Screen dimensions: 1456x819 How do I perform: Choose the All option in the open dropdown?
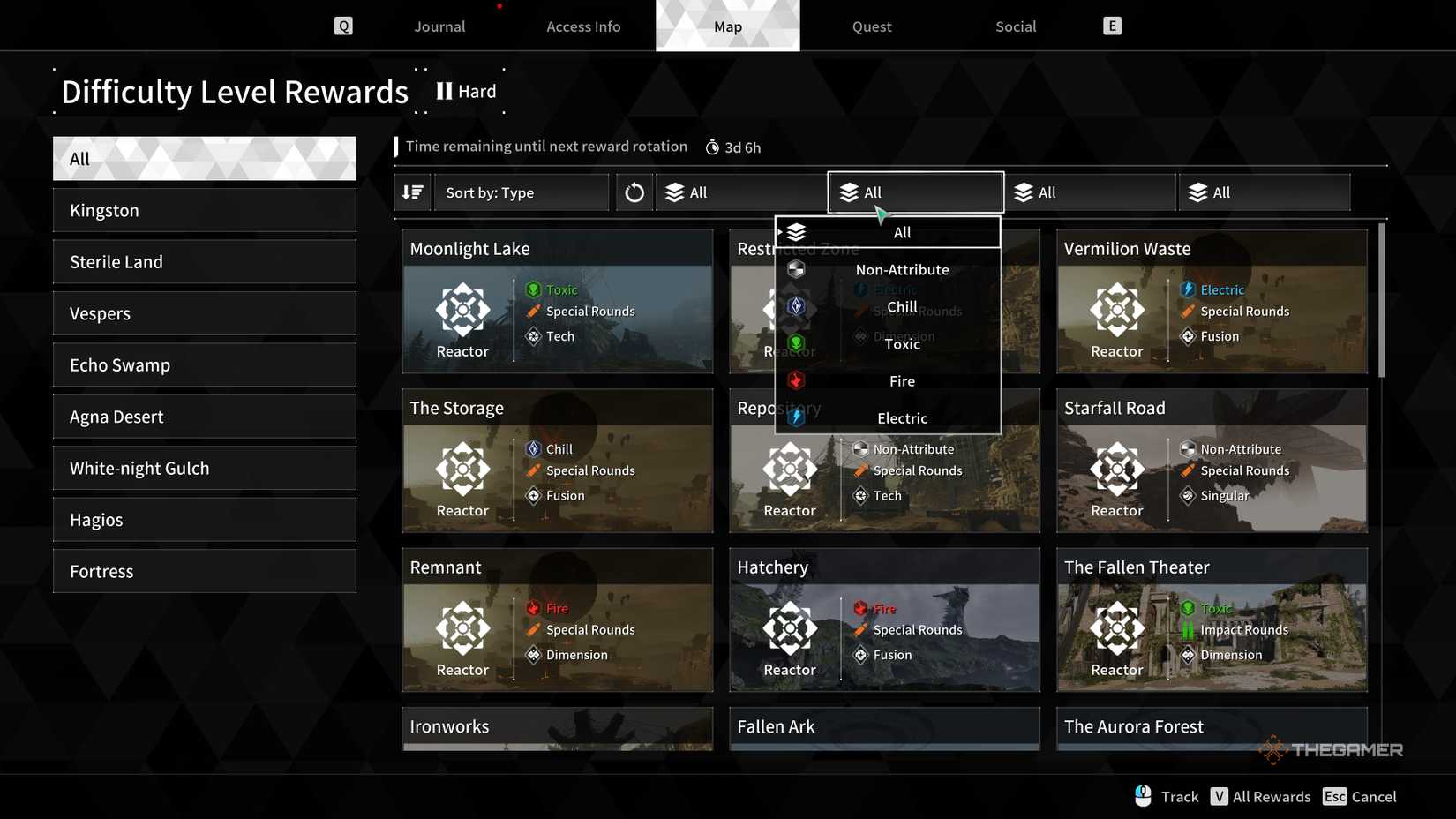[x=902, y=232]
